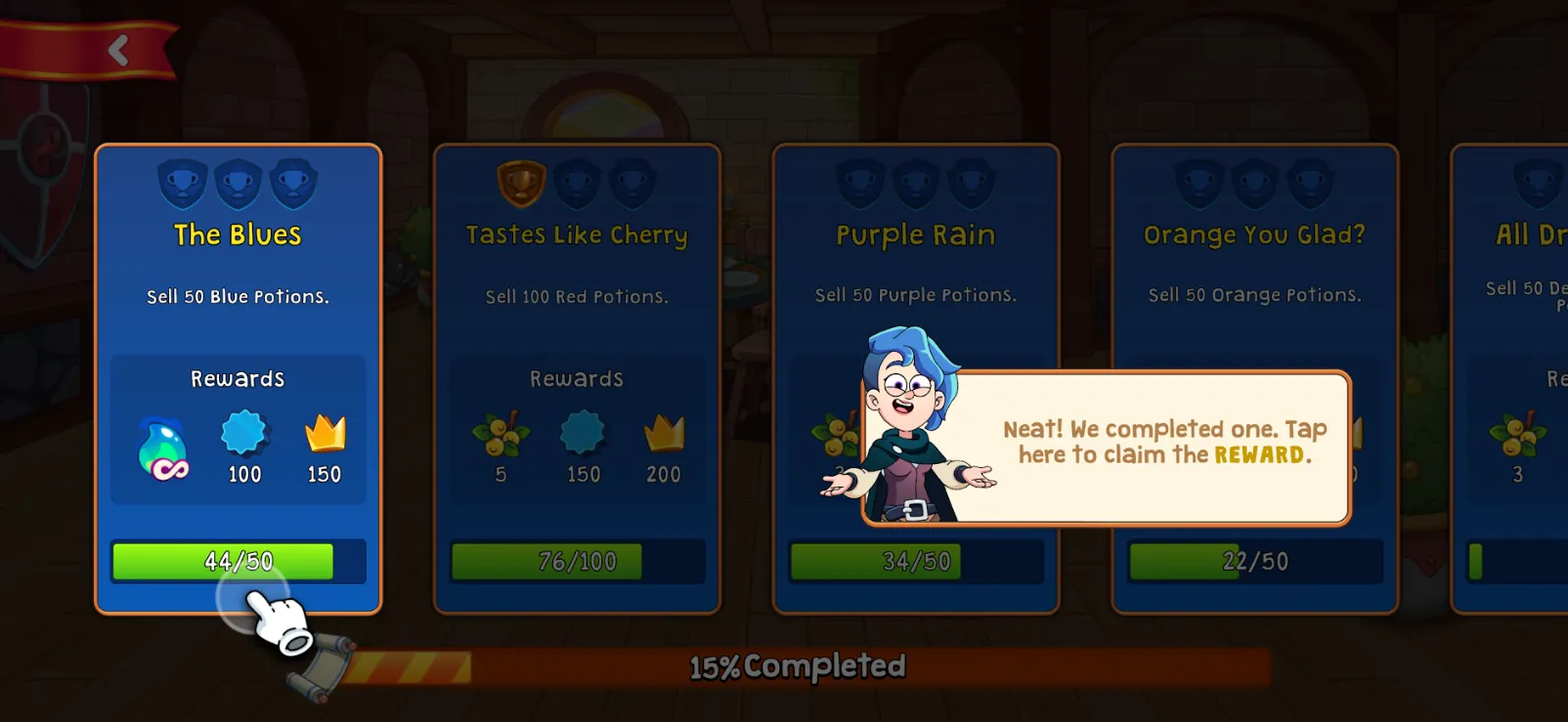Image resolution: width=1568 pixels, height=722 pixels.
Task: Select the first trophy shield above The Blues
Action: (182, 182)
